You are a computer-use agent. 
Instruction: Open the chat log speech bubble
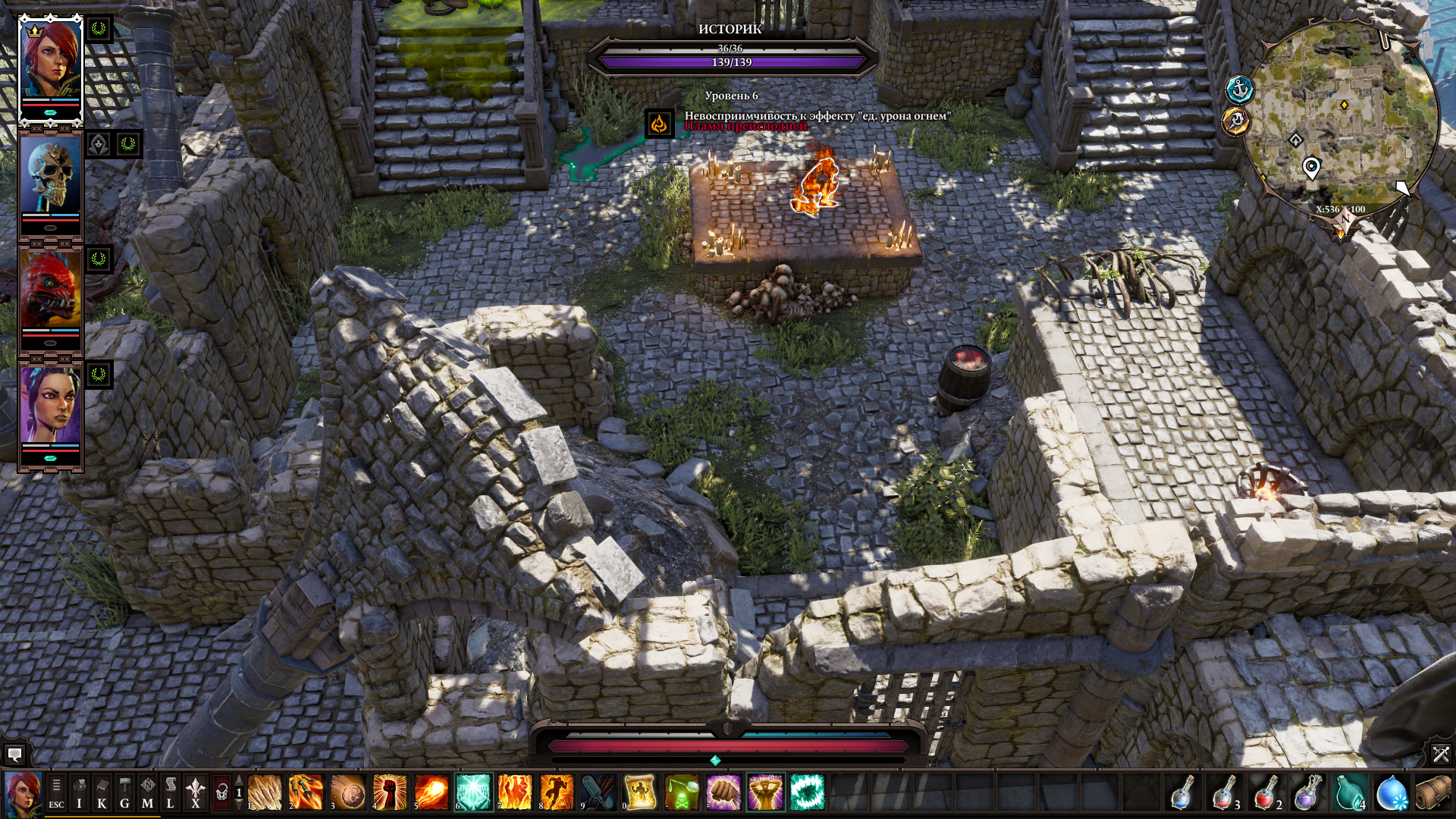[14, 755]
